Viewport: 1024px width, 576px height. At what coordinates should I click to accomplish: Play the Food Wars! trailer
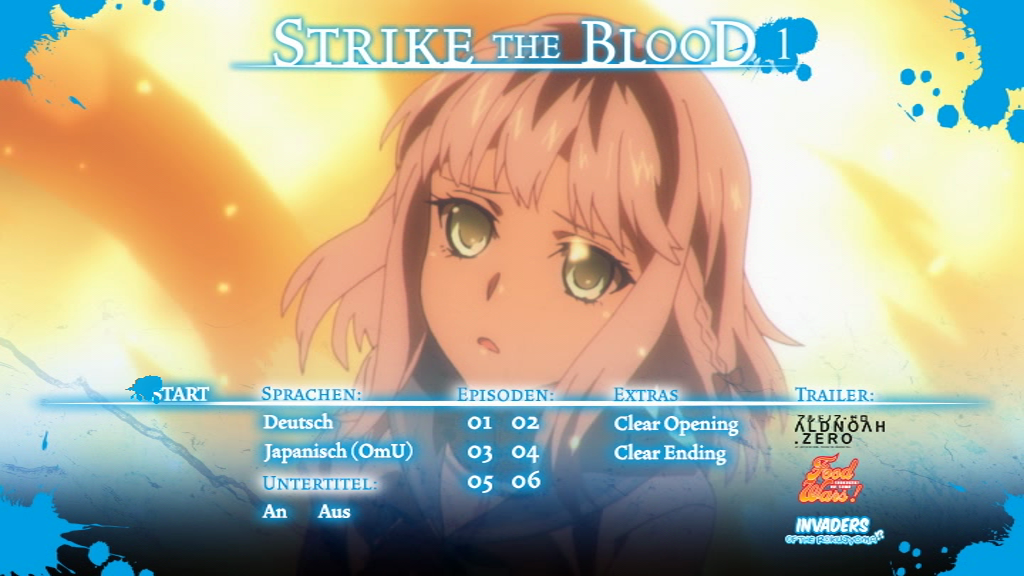point(829,481)
